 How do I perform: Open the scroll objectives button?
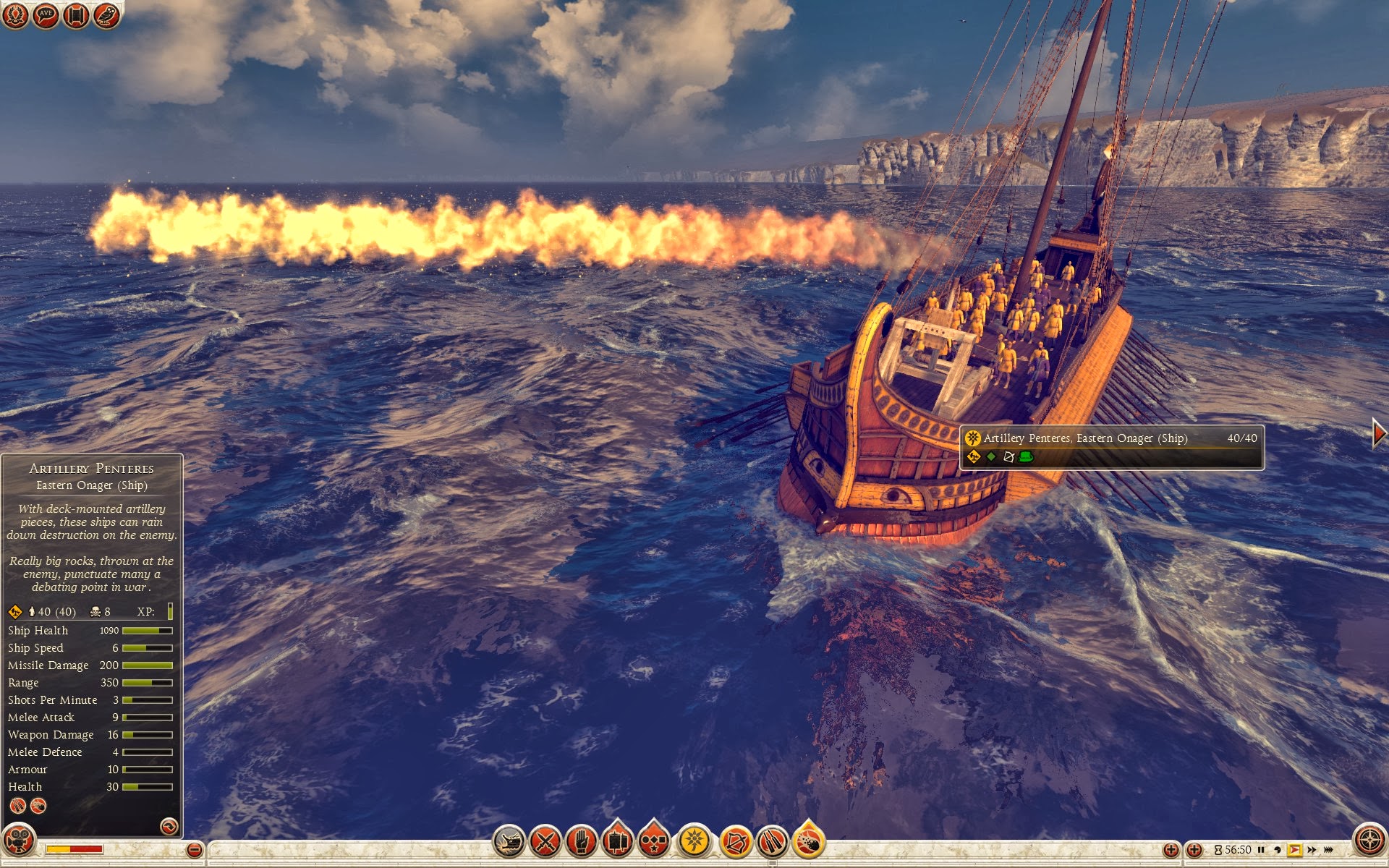[x=76, y=15]
